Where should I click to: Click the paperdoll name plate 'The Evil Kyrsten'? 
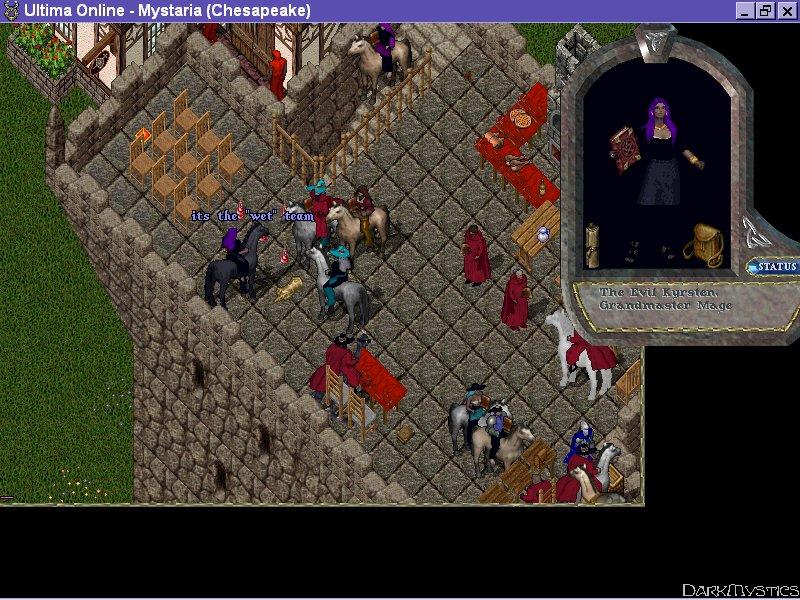(666, 298)
